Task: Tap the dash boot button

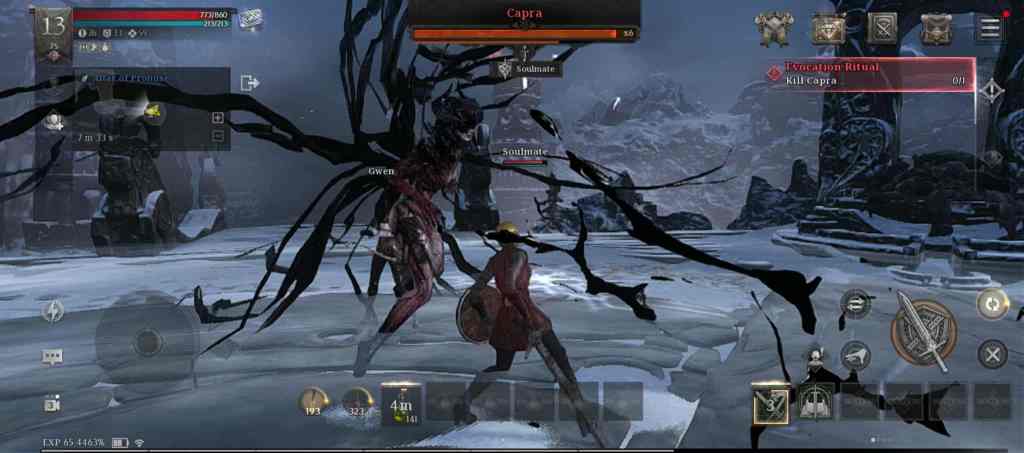Action: [854, 354]
